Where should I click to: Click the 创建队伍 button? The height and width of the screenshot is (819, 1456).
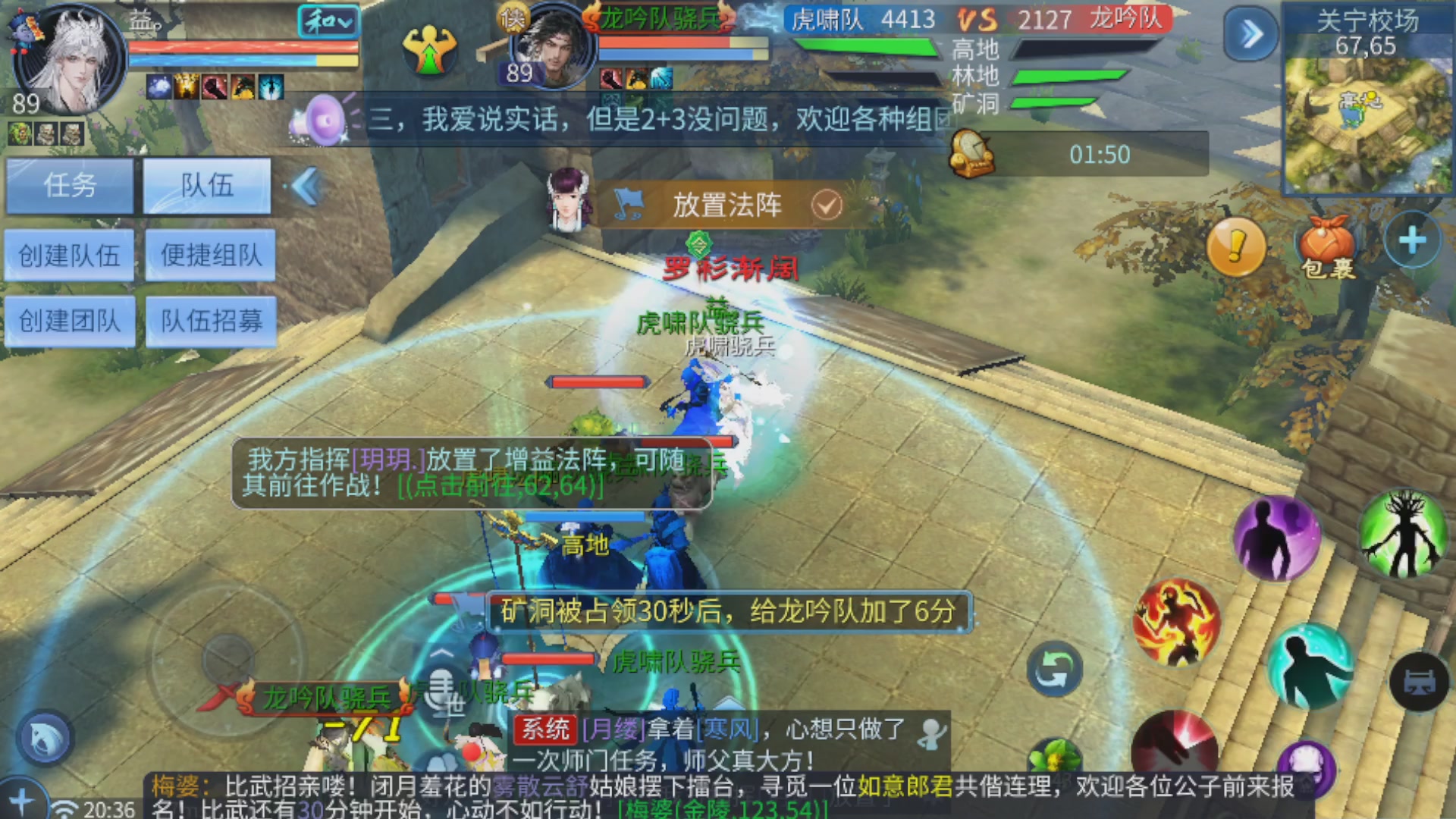point(71,255)
